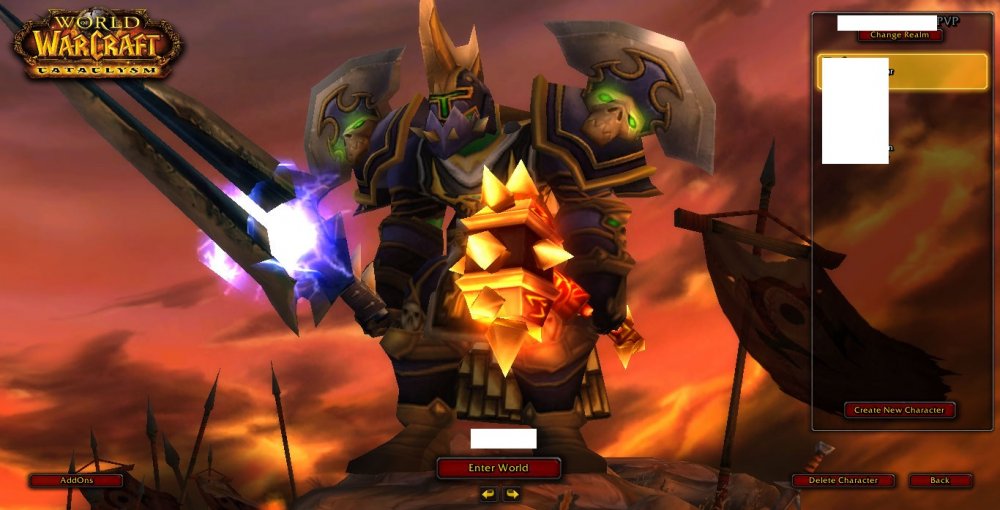Rotate character with the right arrow
The image size is (1000, 510).
pos(512,494)
